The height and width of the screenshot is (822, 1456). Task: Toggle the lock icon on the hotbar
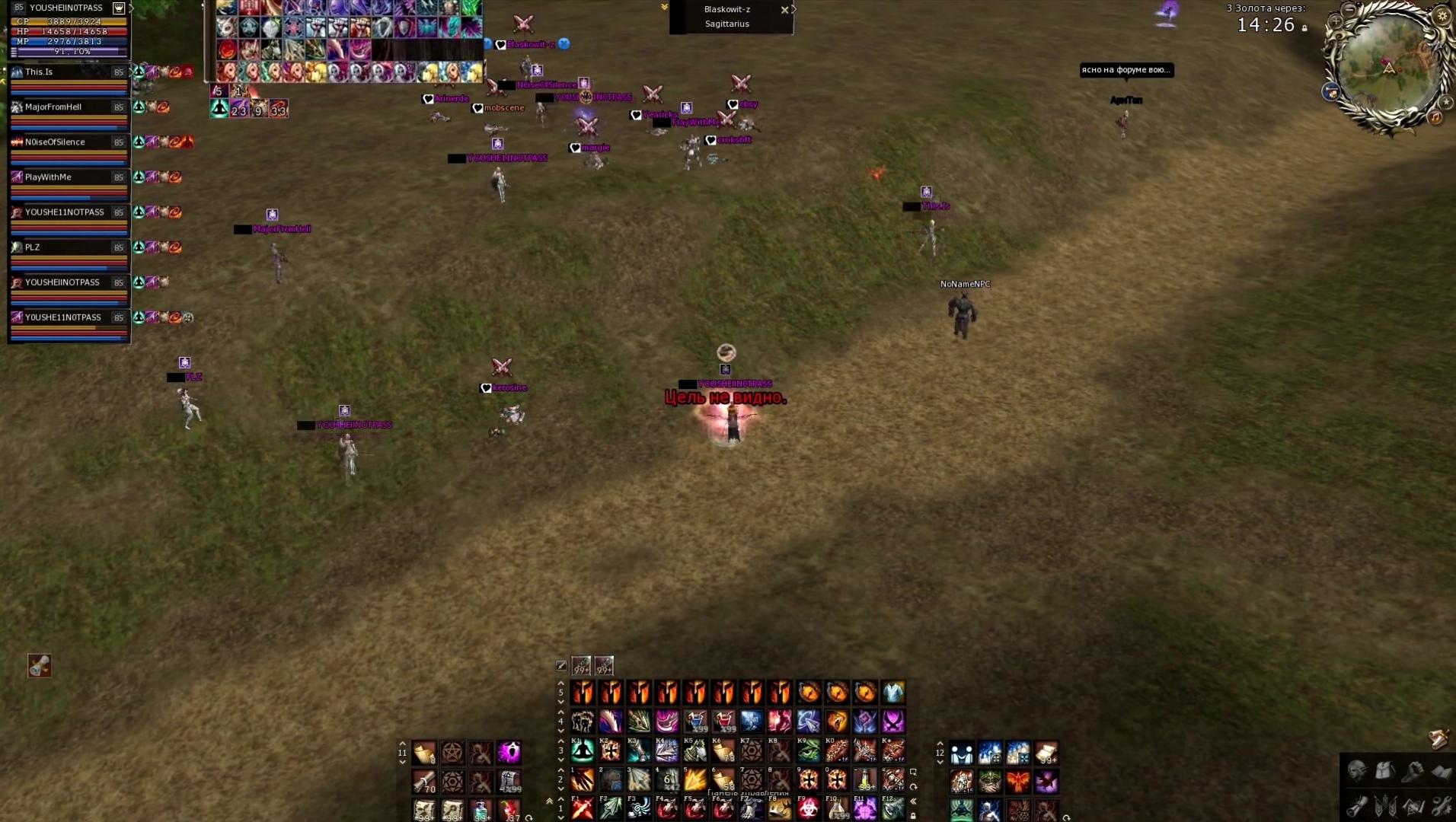click(914, 817)
